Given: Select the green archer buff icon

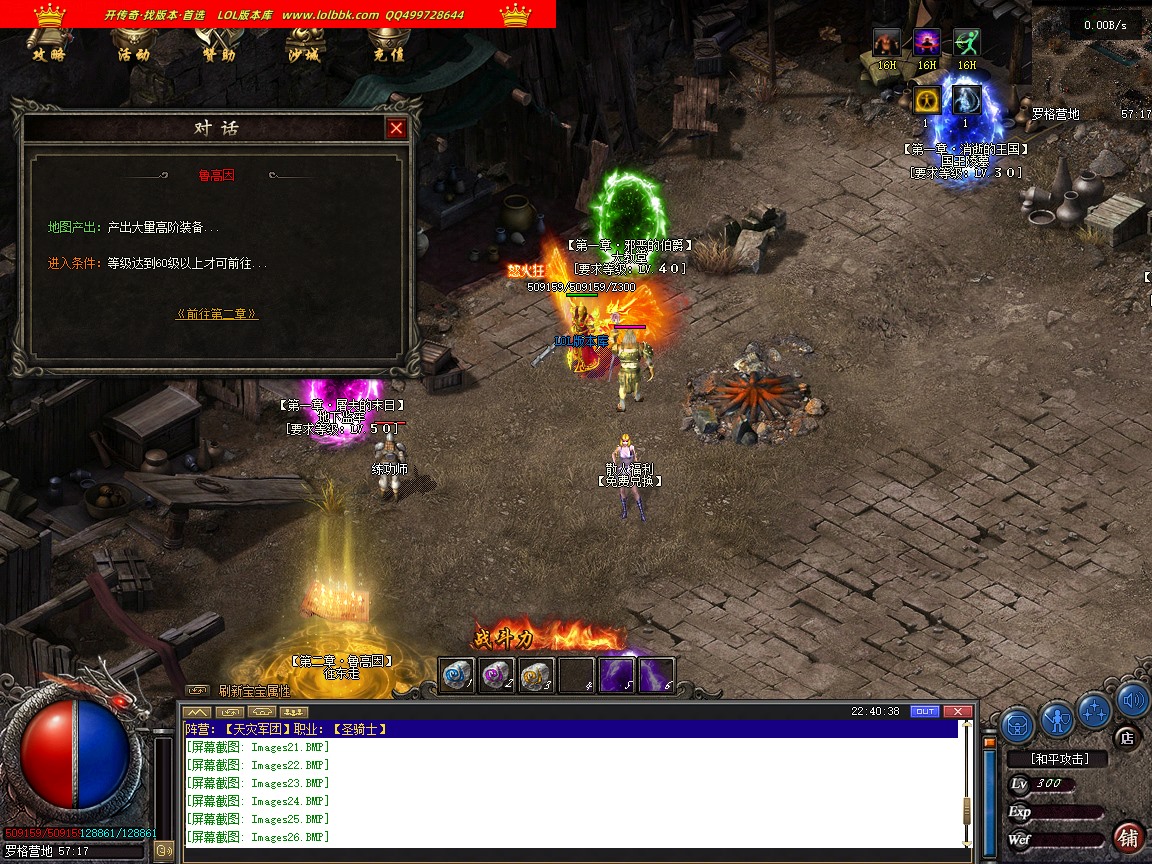Looking at the screenshot, I should [x=966, y=43].
